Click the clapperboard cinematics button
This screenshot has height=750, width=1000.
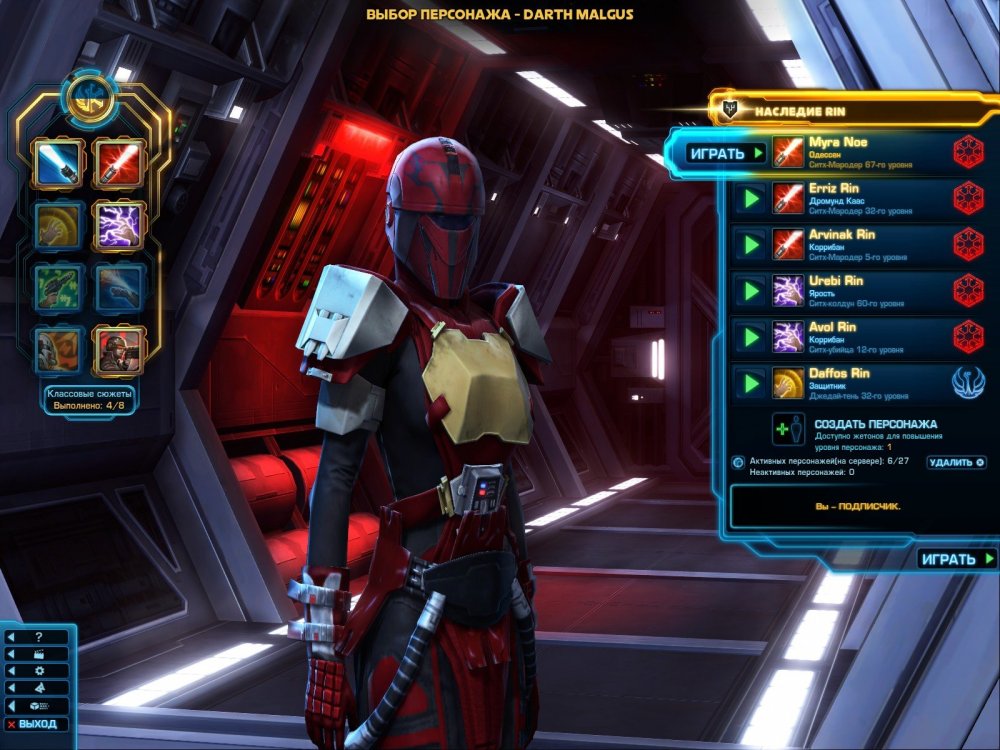tap(38, 654)
